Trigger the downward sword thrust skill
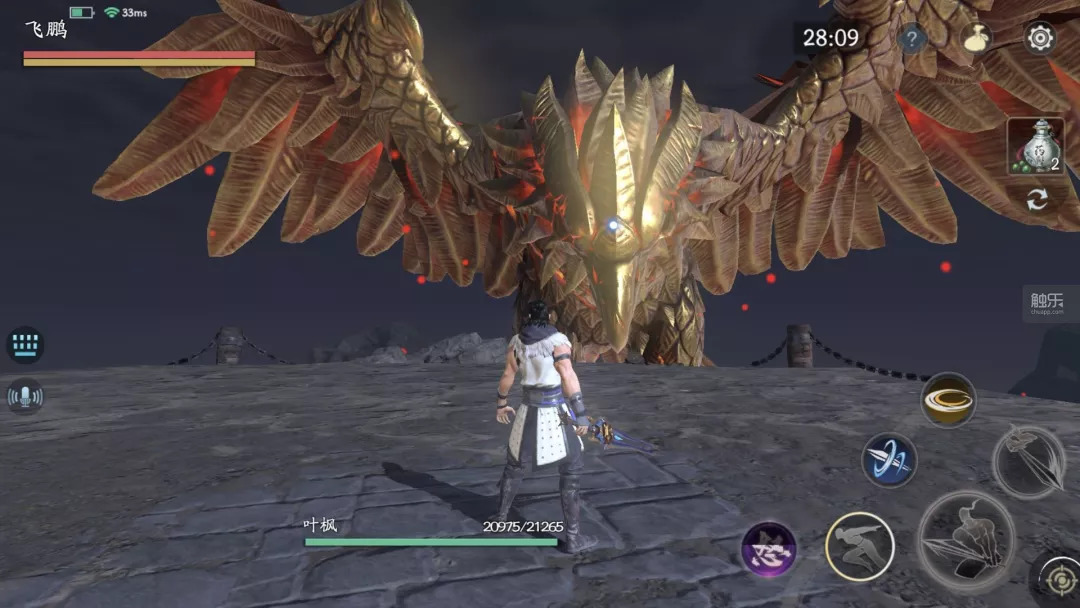 point(1029,461)
